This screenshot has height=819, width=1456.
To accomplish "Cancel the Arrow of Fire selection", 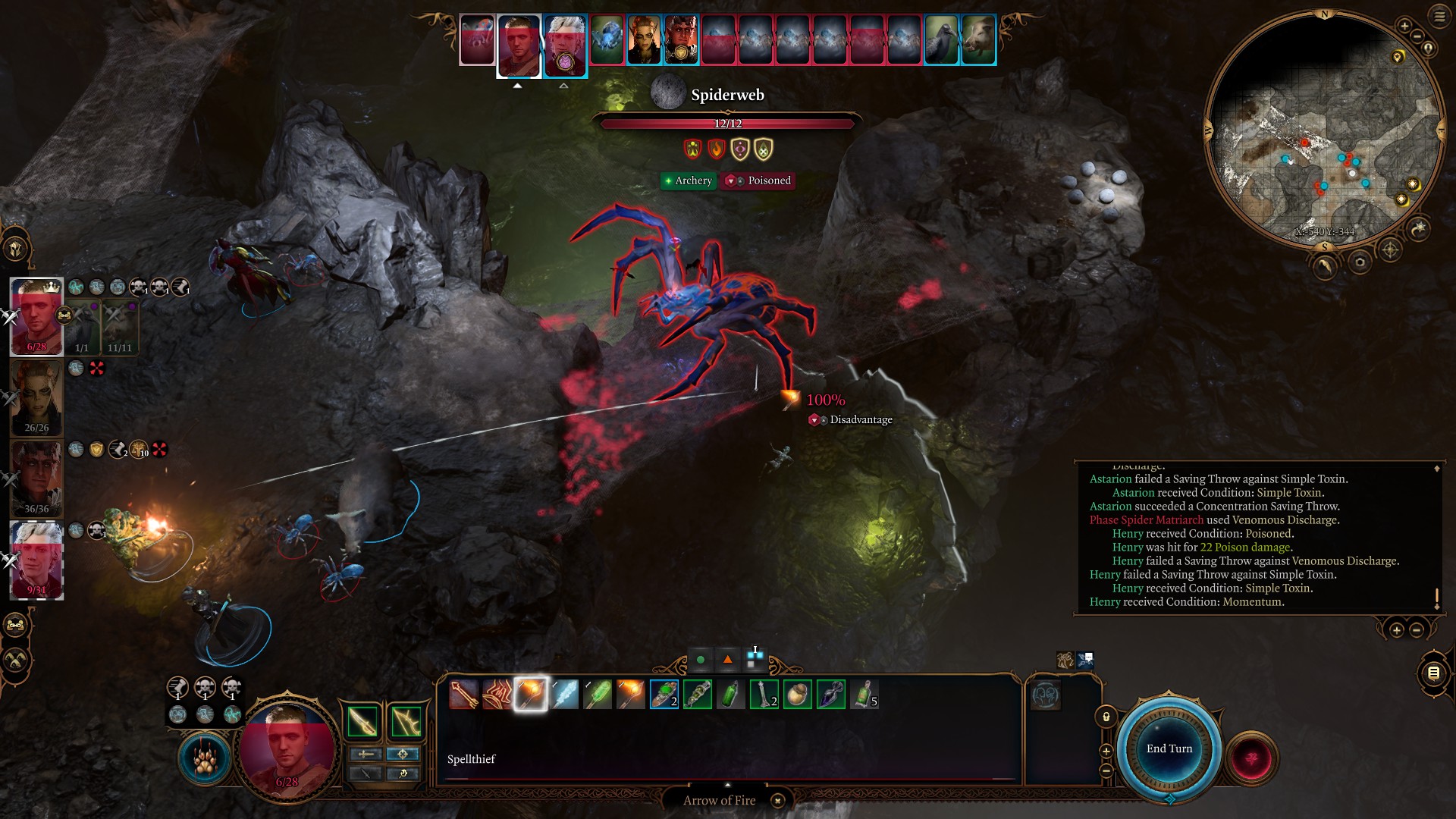I will 777,801.
